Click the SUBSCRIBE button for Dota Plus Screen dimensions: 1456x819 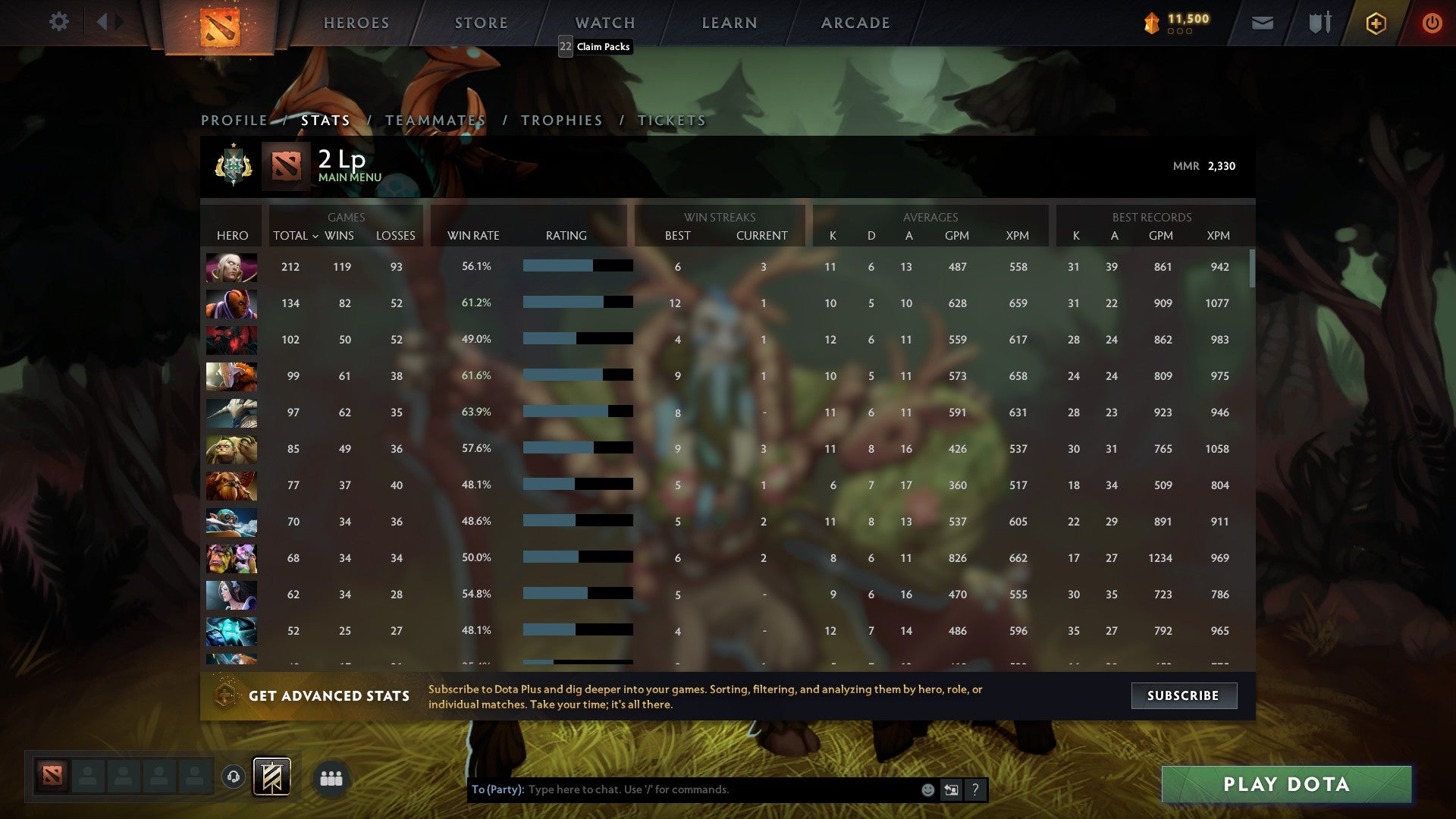click(x=1183, y=695)
